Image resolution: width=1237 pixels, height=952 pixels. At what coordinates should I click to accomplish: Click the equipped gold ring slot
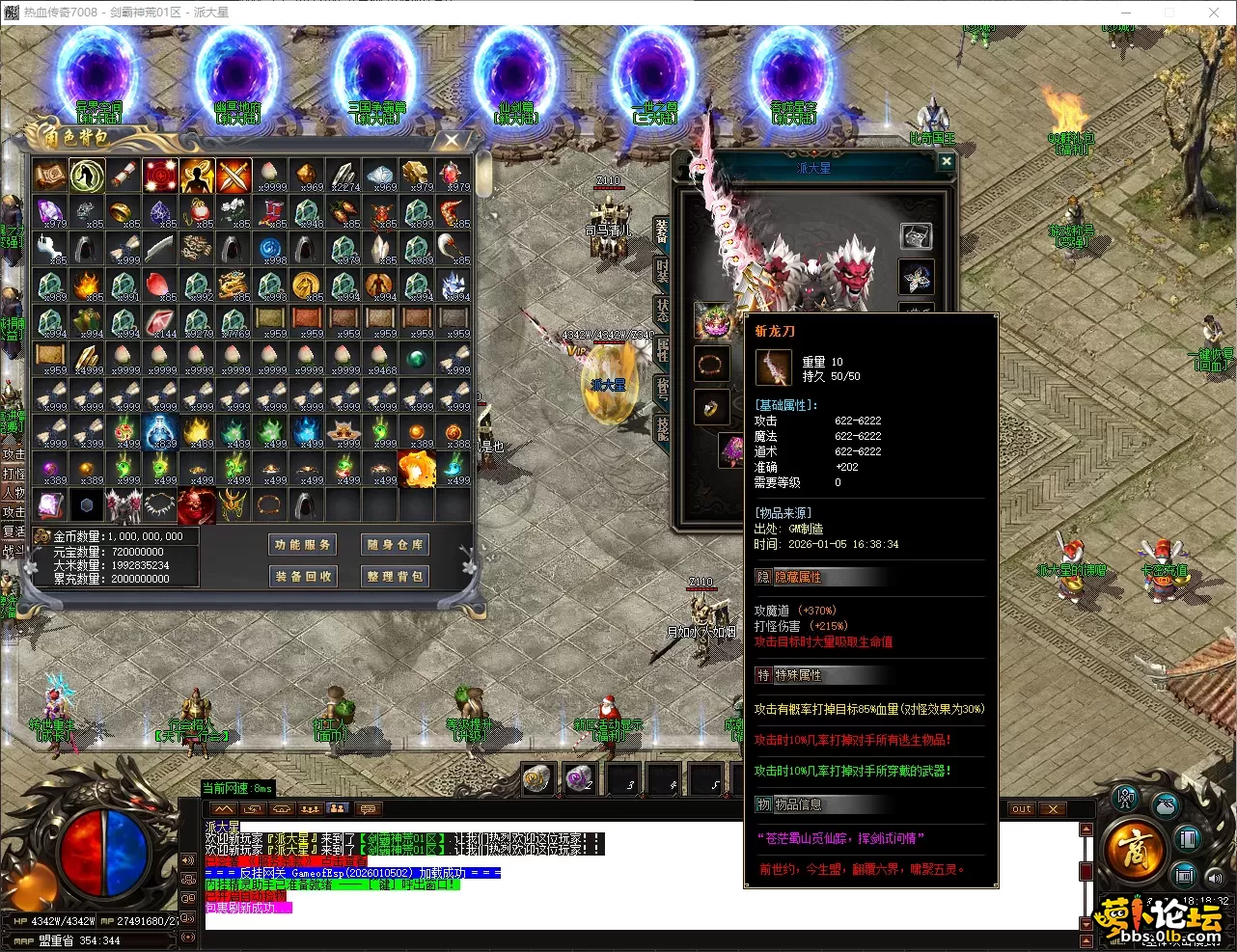(x=711, y=409)
